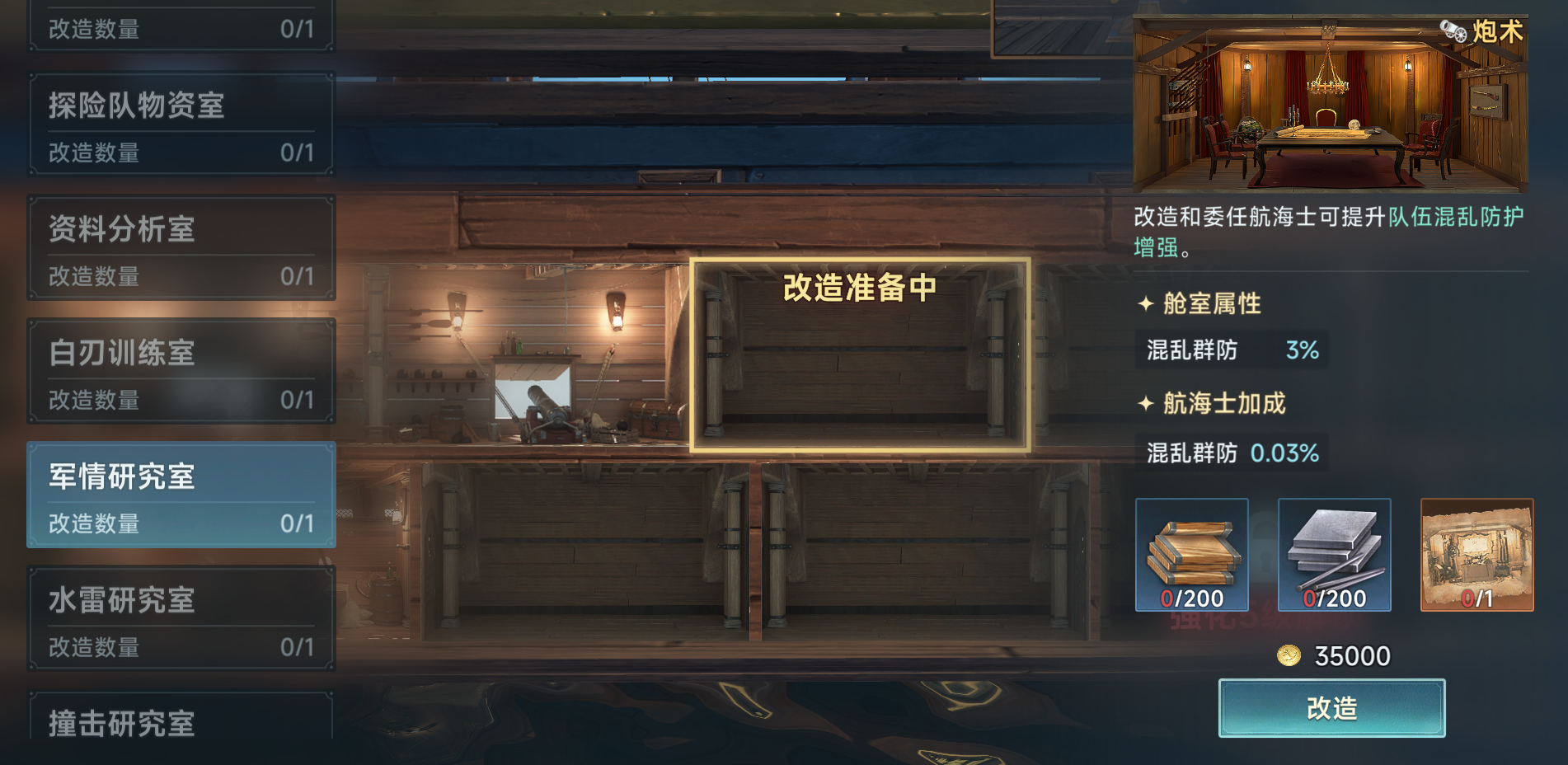The image size is (1568, 765).
Task: Click the star icon beside 航海士加成
Action: 1146,404
